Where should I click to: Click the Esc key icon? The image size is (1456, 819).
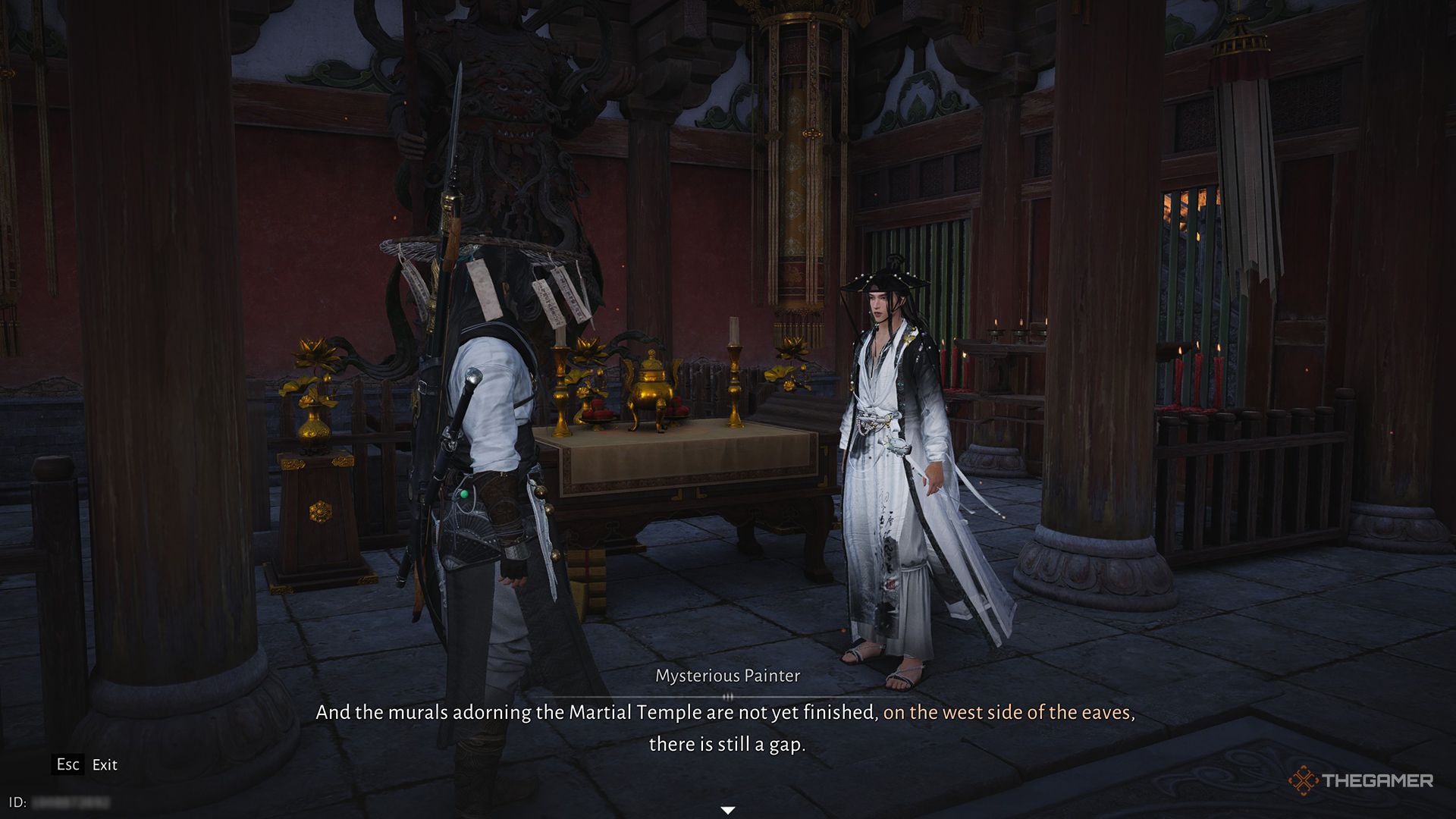(x=67, y=765)
